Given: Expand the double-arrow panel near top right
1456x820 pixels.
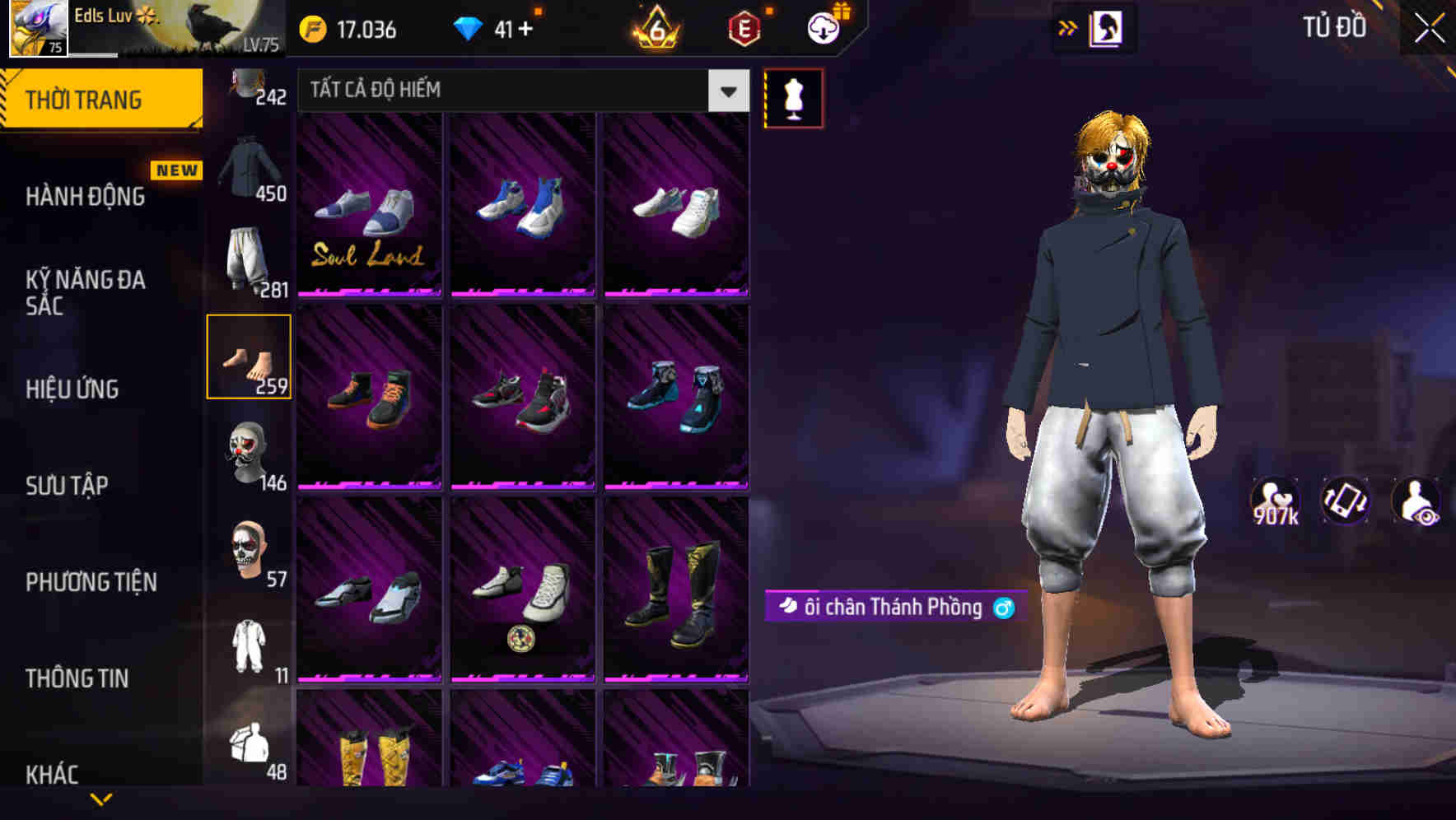Looking at the screenshot, I should point(1068,27).
